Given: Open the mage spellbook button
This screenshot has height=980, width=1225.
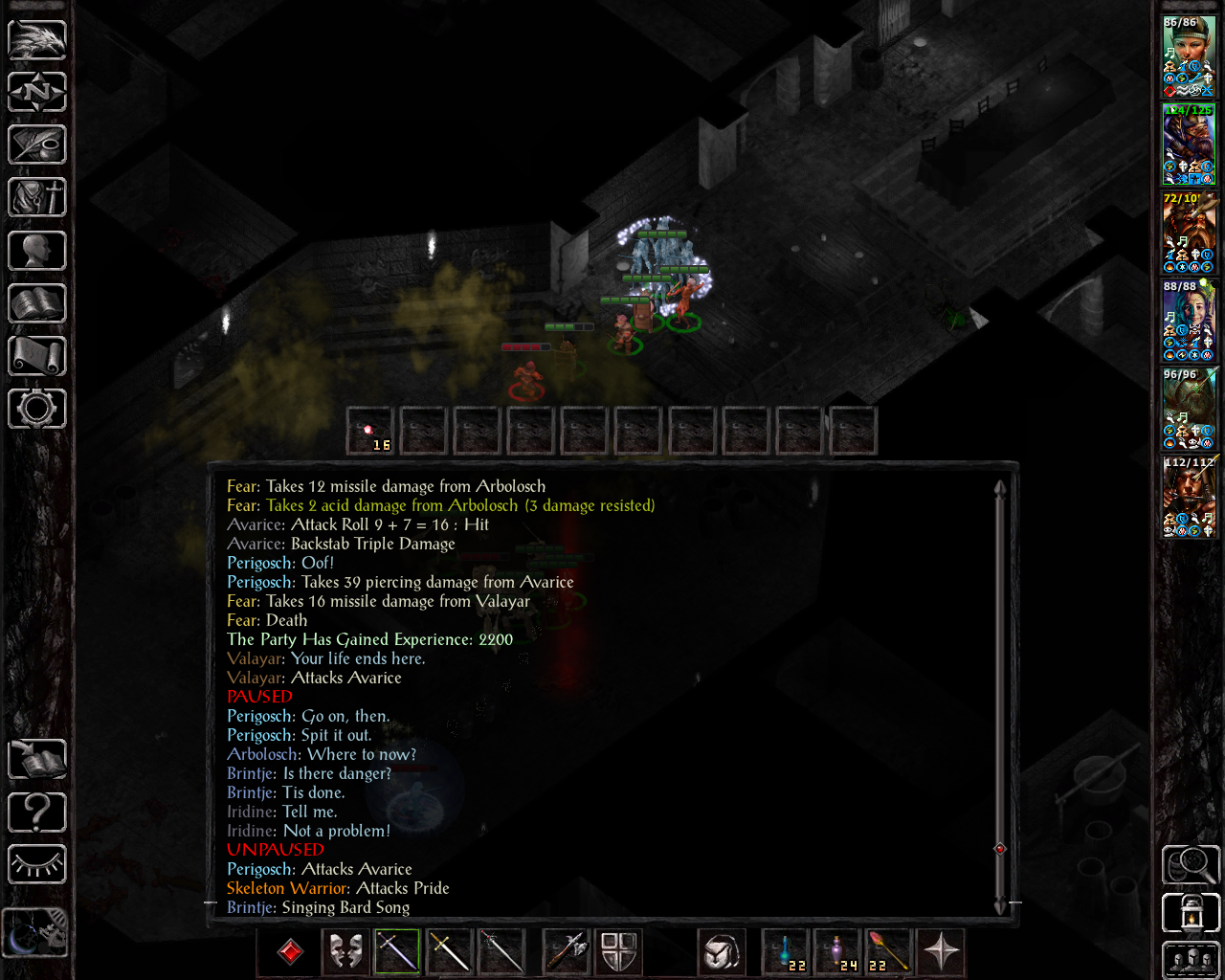Looking at the screenshot, I should pyautogui.click(x=37, y=303).
